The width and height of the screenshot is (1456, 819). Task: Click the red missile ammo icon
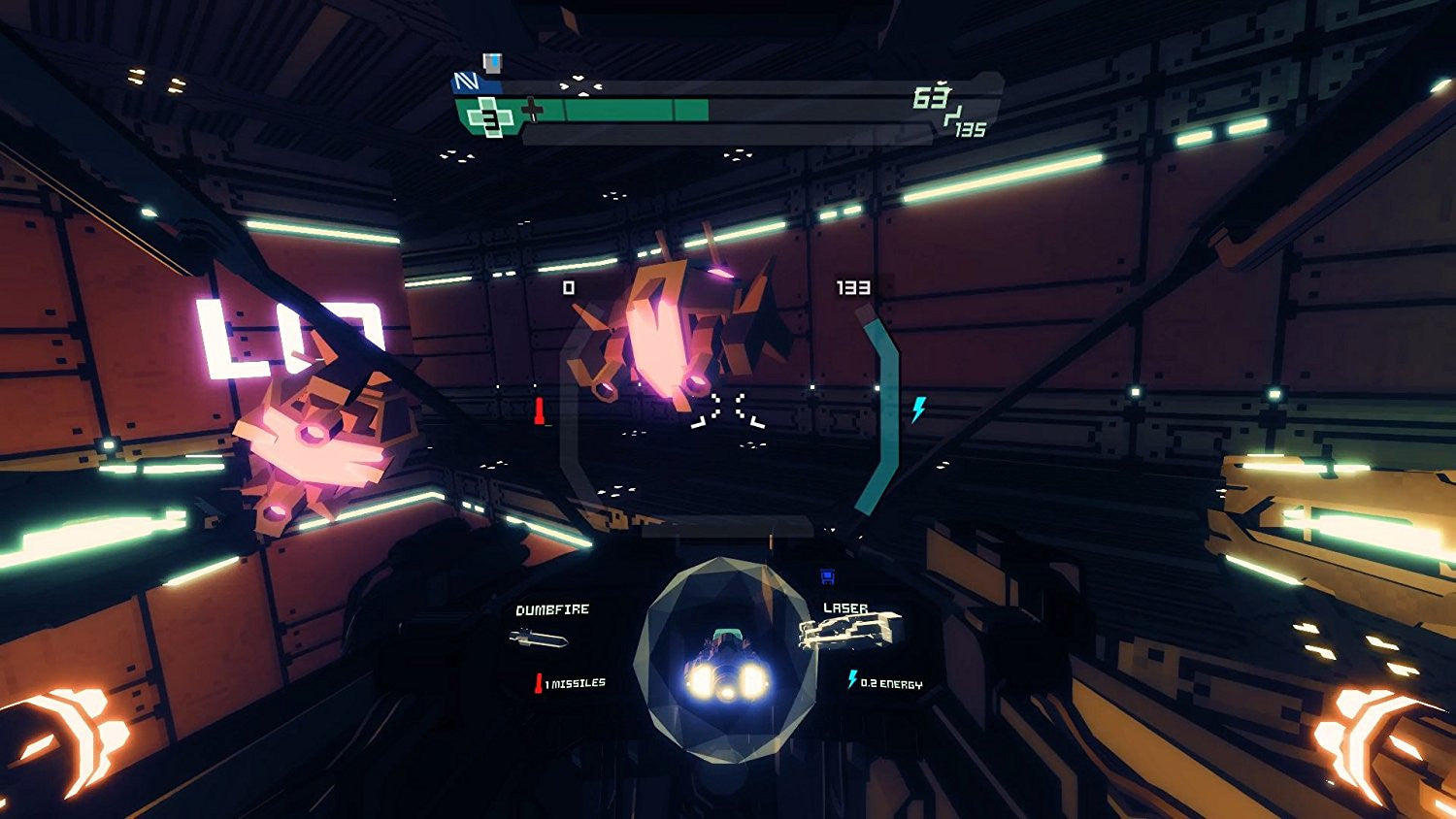click(539, 680)
